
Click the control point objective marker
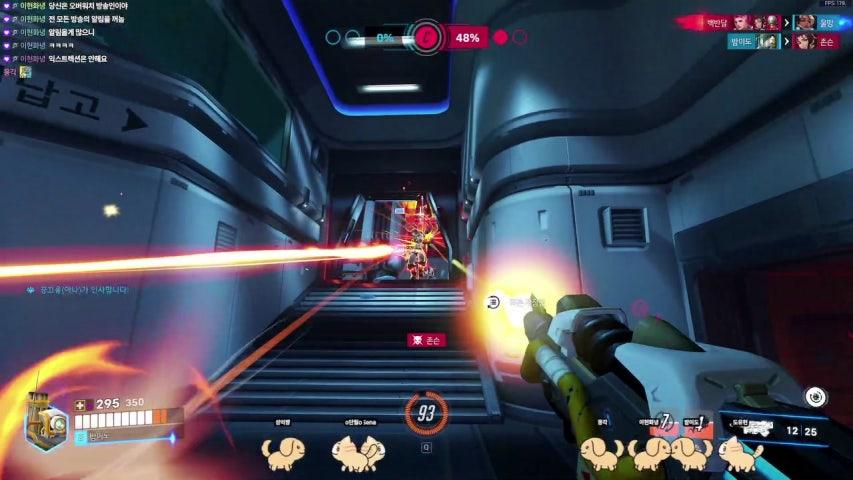tap(427, 38)
